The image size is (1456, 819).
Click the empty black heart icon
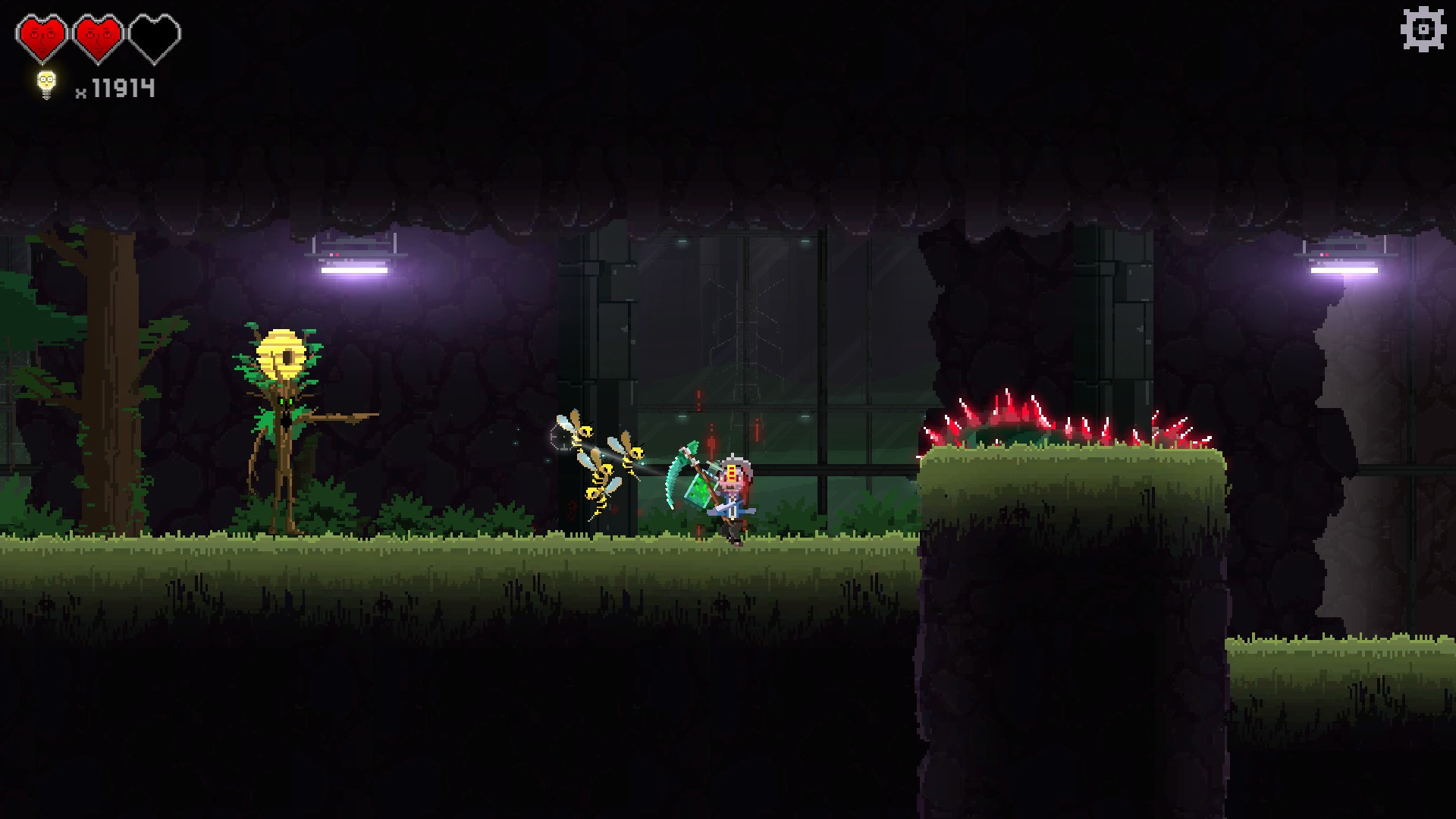point(155,33)
